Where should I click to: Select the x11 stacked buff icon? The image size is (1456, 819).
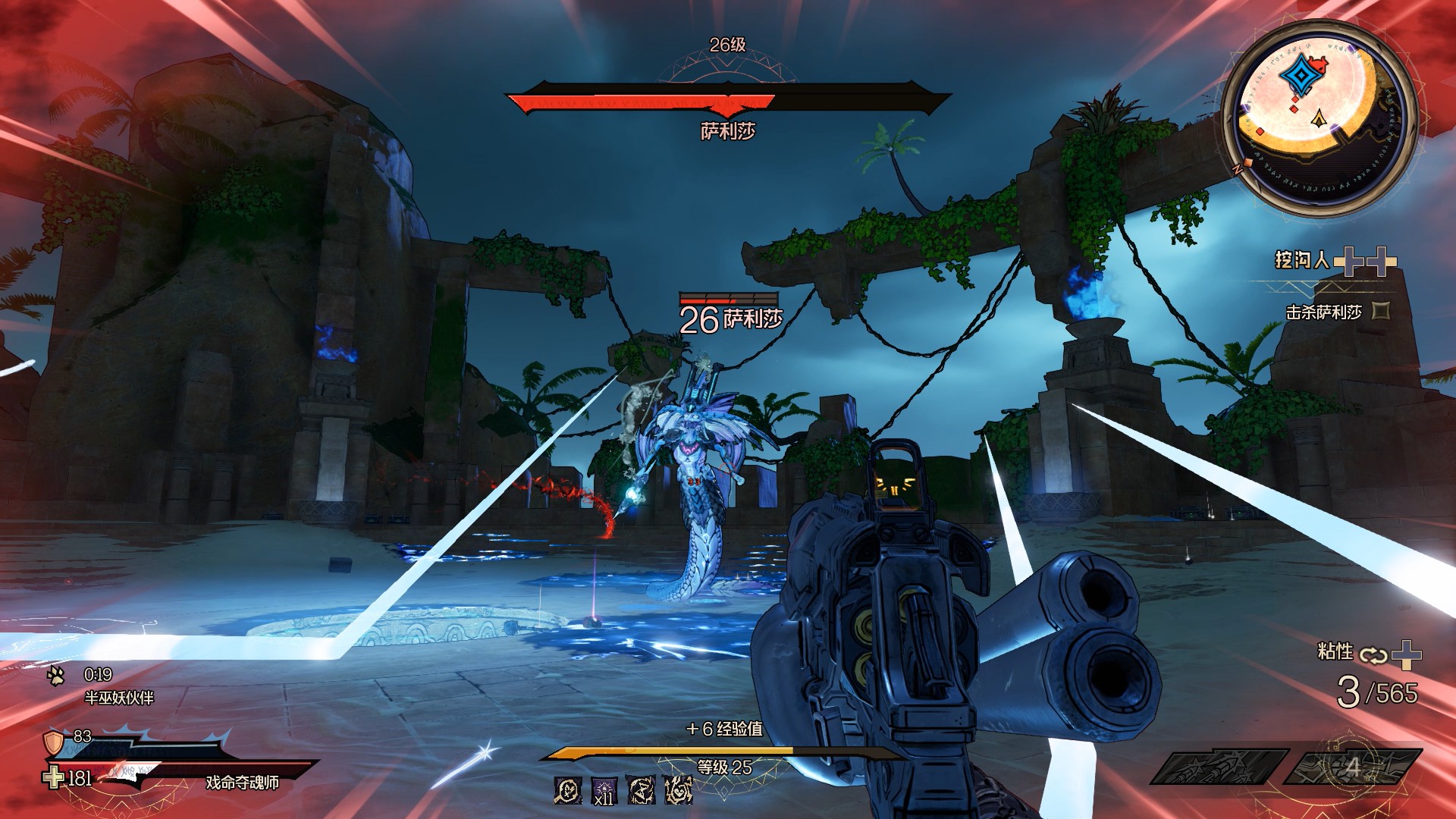[x=604, y=790]
